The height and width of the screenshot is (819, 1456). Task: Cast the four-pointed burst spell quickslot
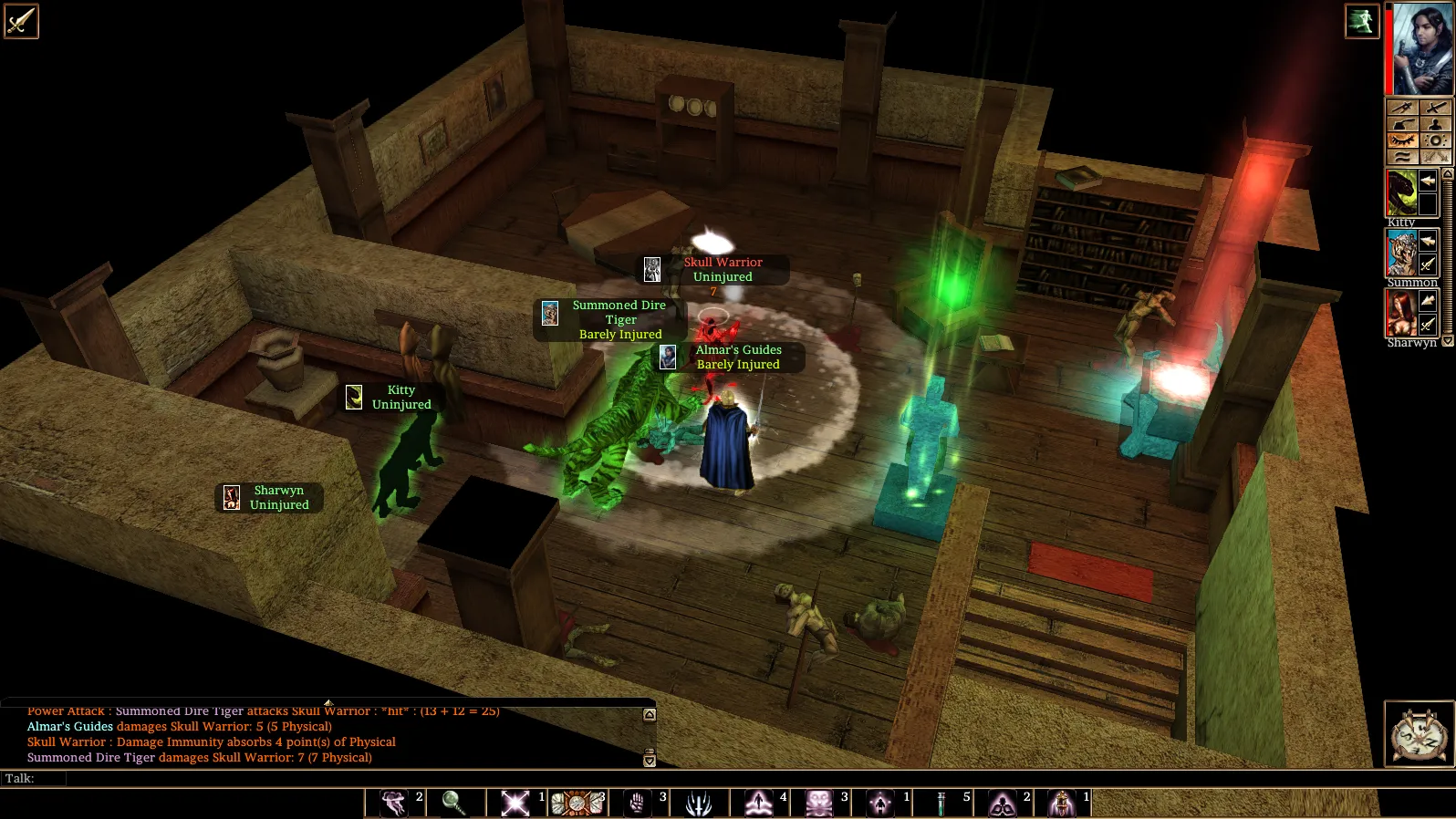[515, 803]
